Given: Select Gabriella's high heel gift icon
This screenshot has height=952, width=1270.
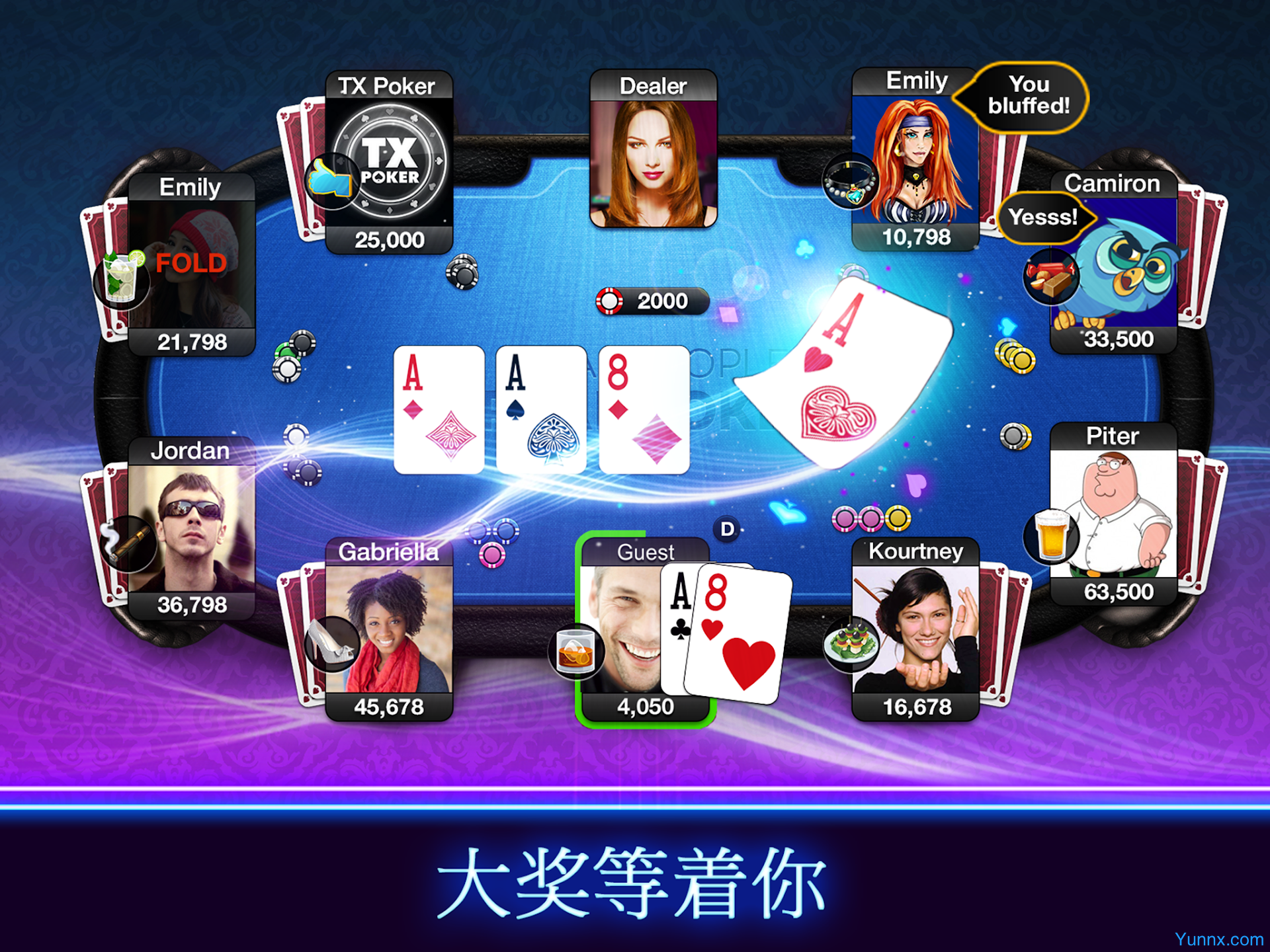Looking at the screenshot, I should [x=331, y=643].
